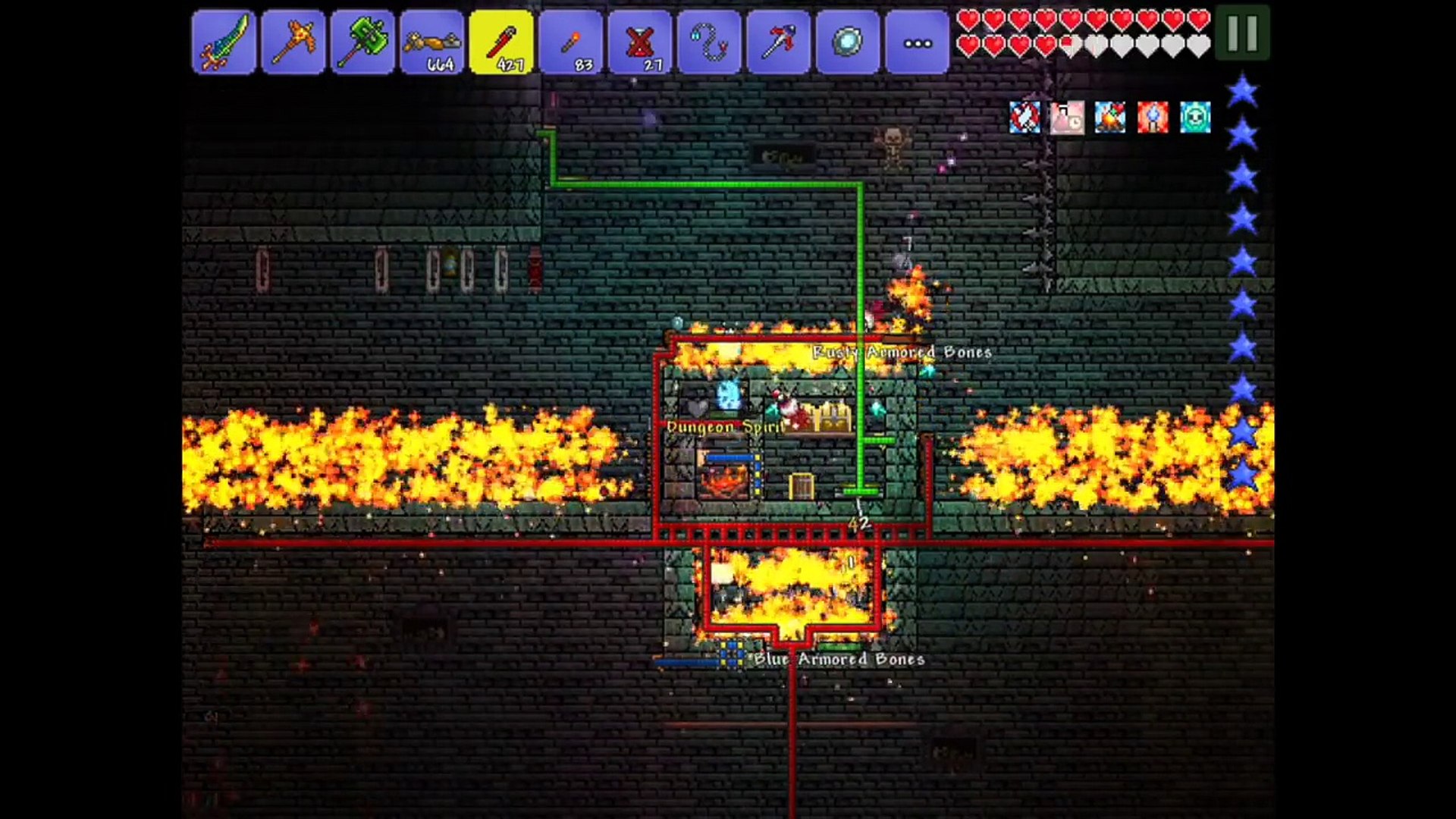Tap the pink potion sickness debuff icon
Screen dimensions: 1456x819
pos(1067,118)
